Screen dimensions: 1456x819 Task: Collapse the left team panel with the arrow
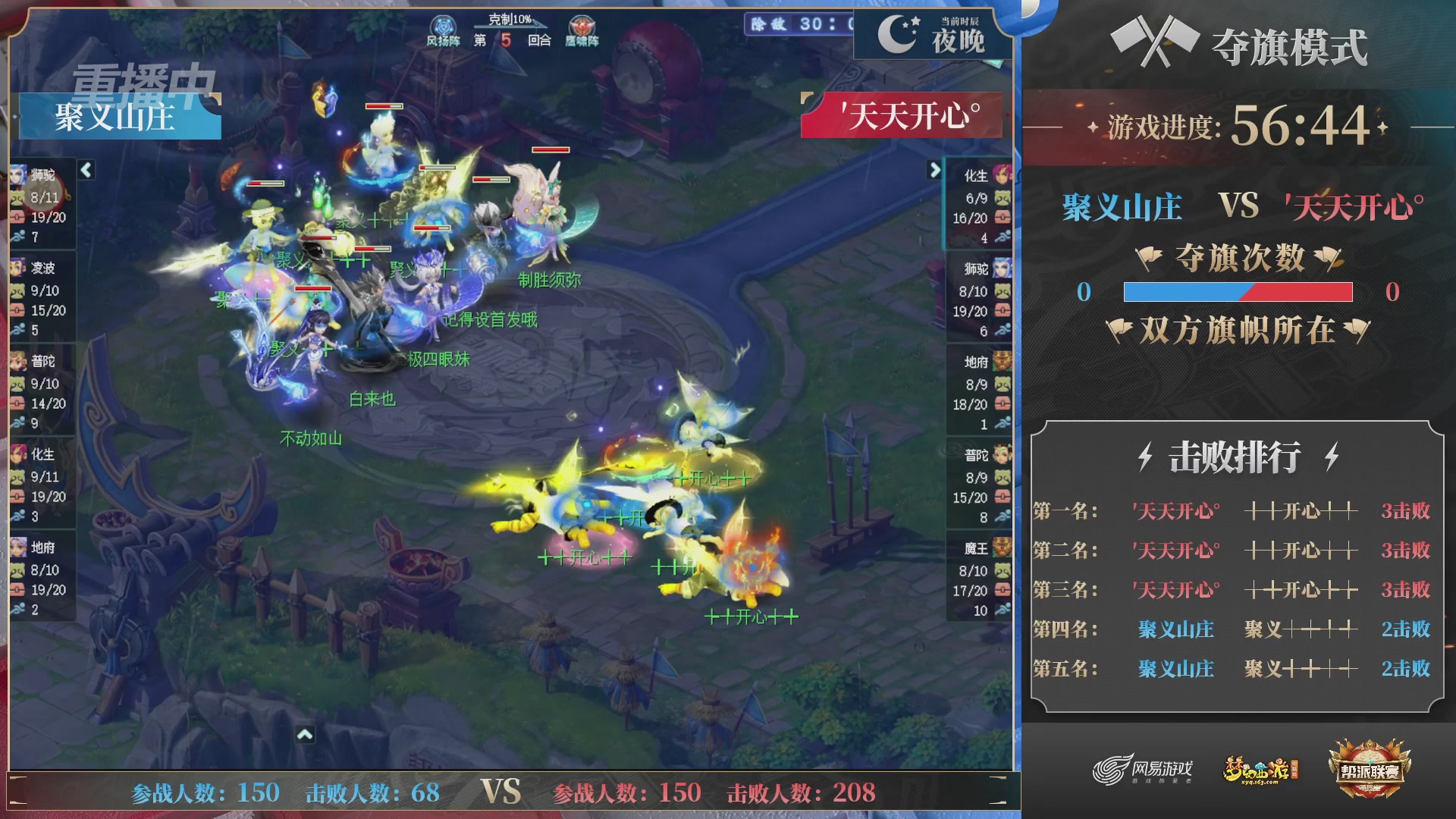tap(86, 171)
